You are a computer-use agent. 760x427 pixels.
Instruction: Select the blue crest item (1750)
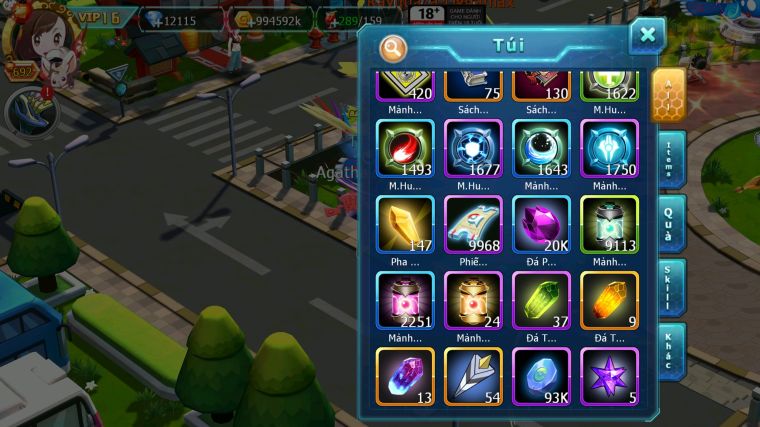(x=609, y=149)
